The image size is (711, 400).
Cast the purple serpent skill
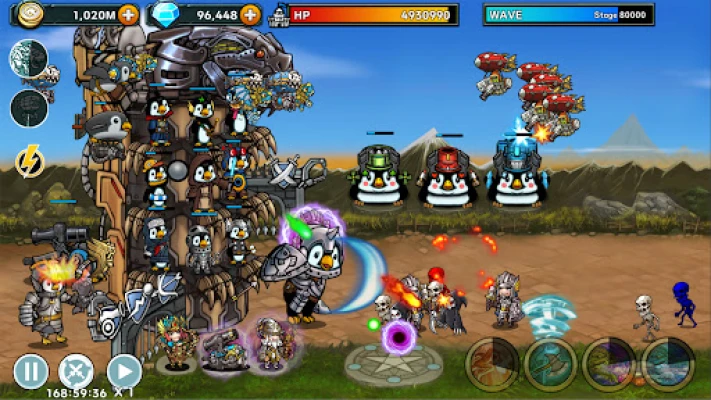click(x=609, y=364)
